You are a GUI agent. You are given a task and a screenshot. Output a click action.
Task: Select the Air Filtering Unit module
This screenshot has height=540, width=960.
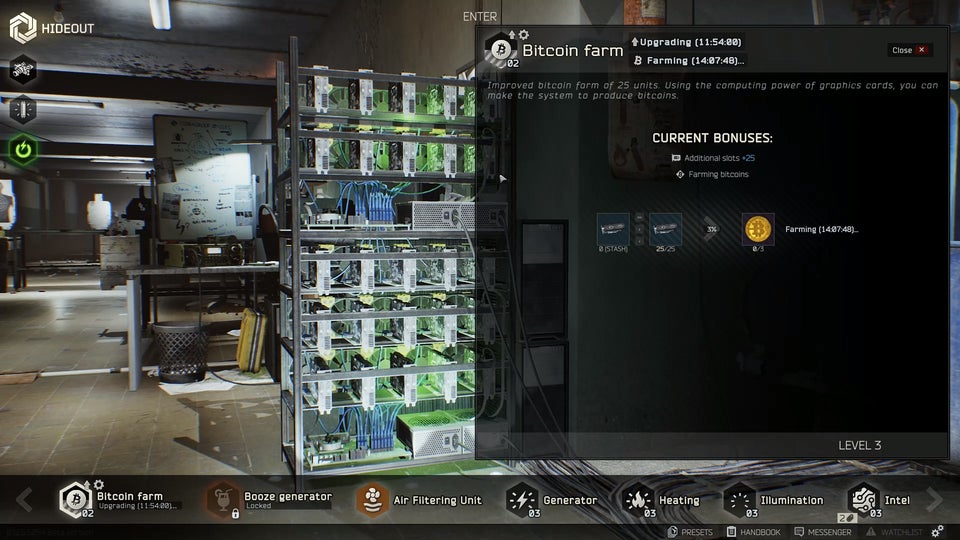[420, 499]
